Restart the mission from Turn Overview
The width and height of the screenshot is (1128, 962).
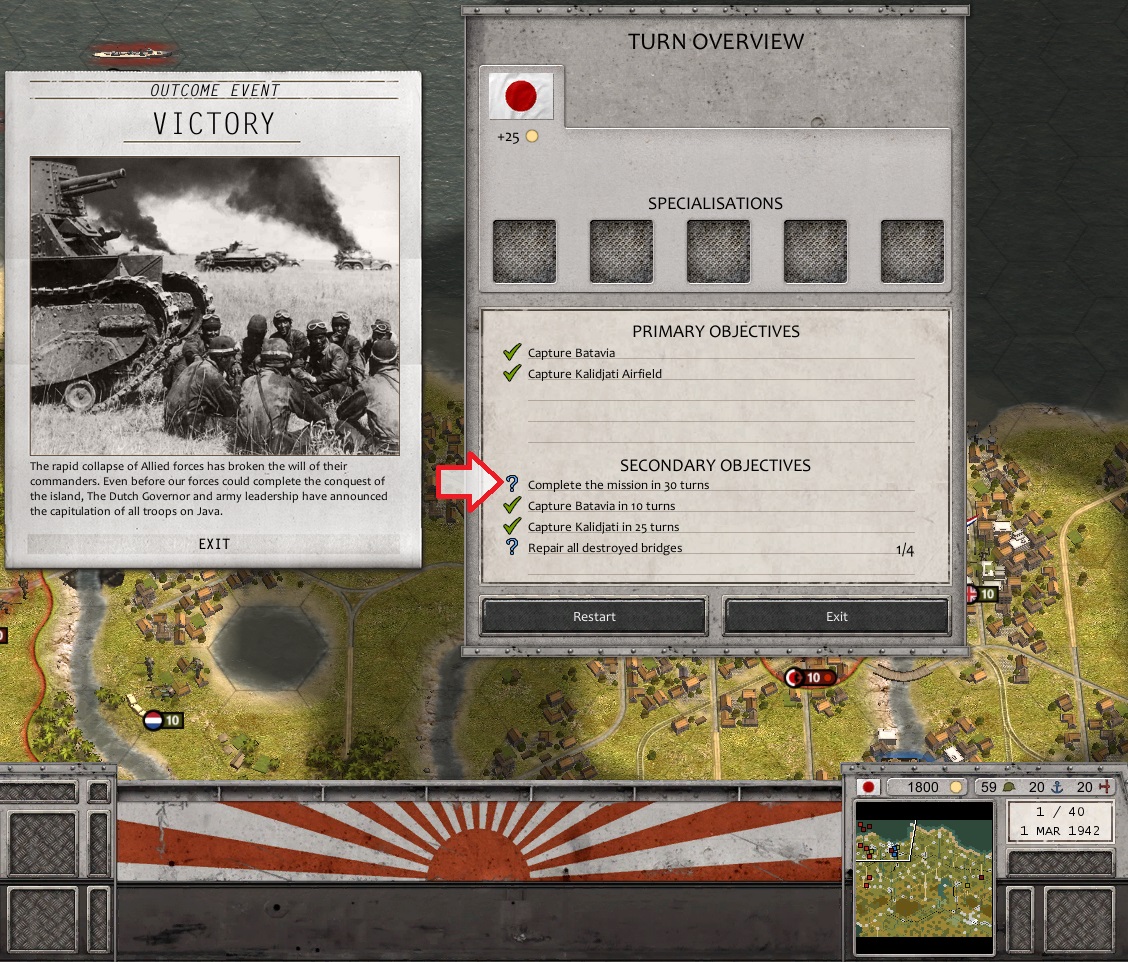(x=594, y=616)
